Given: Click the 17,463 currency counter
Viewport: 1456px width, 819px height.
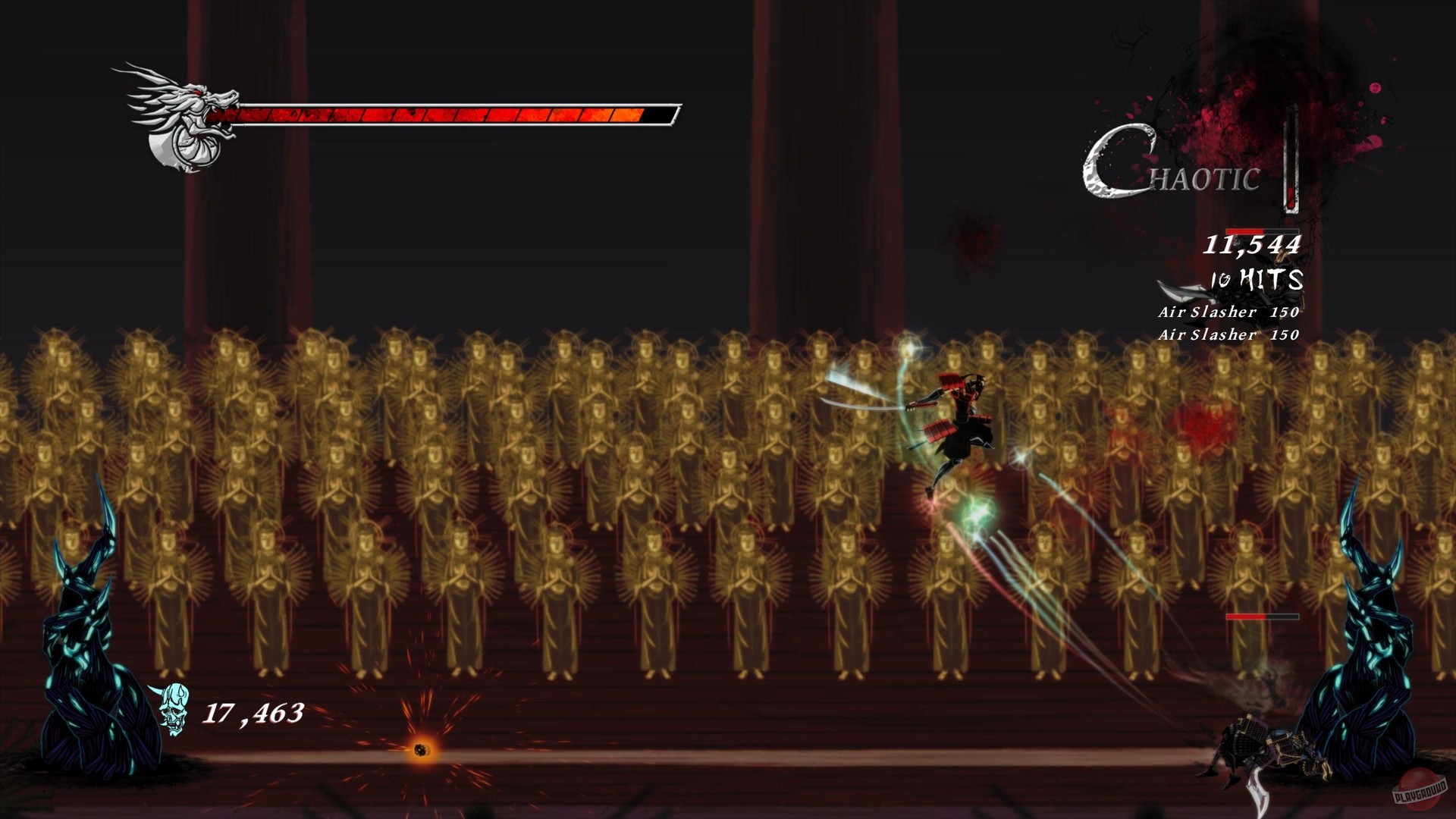Looking at the screenshot, I should (x=252, y=713).
